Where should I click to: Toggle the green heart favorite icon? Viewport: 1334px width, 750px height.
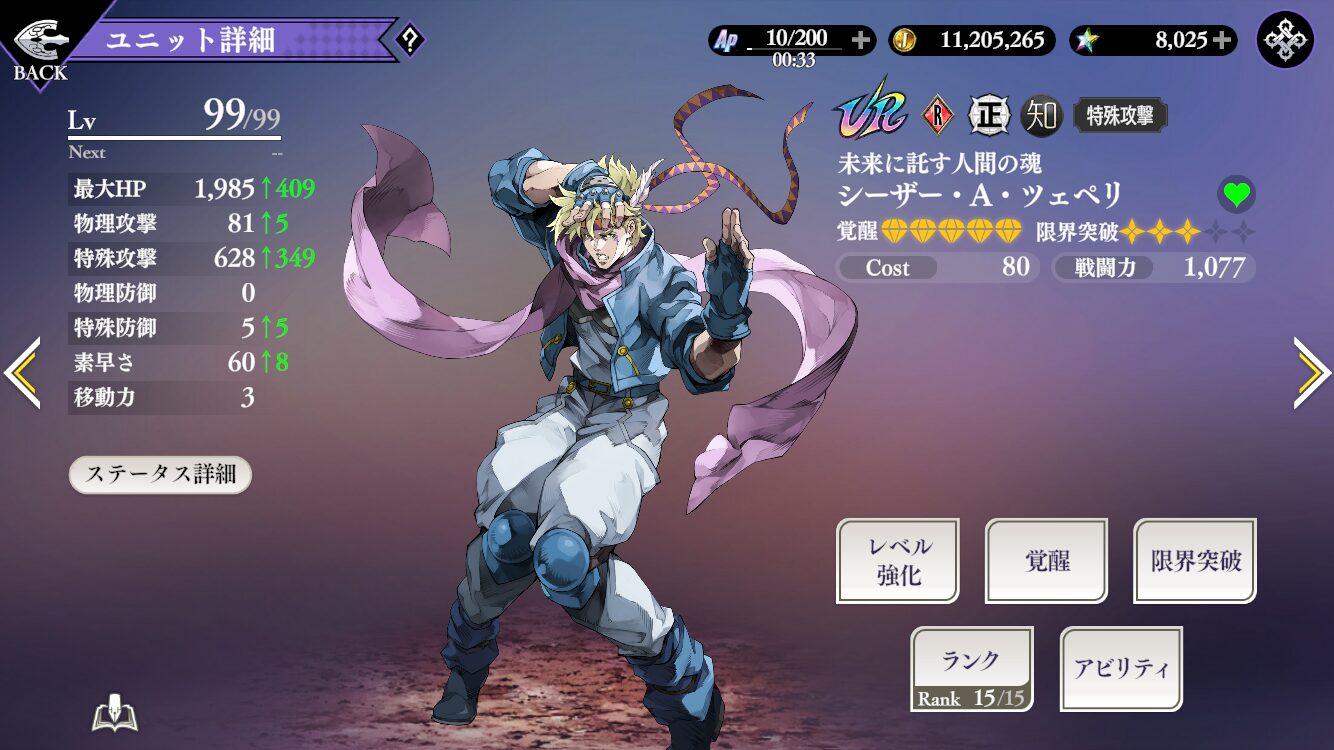pos(1237,195)
